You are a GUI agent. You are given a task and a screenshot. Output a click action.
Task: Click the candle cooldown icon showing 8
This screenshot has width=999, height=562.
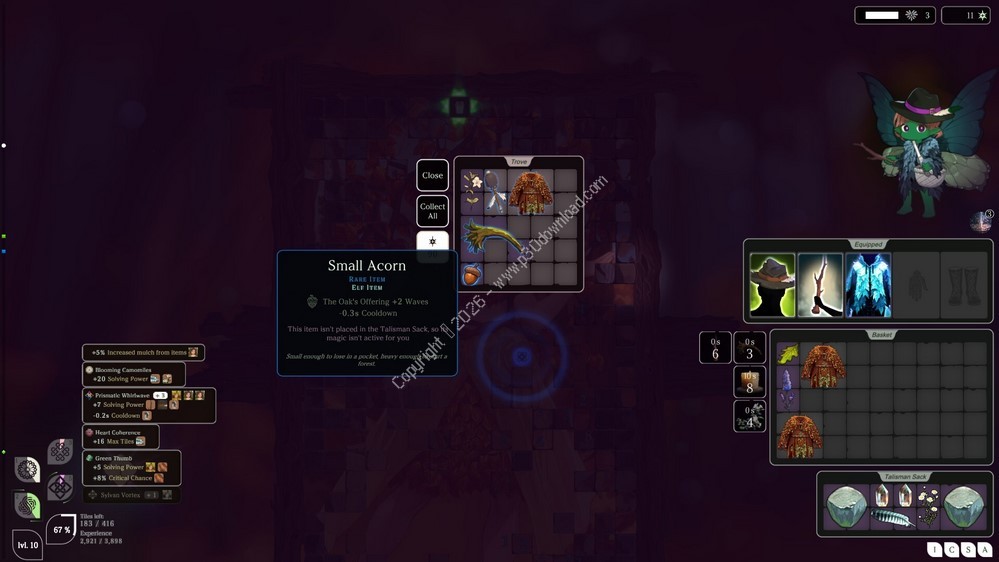tap(750, 381)
